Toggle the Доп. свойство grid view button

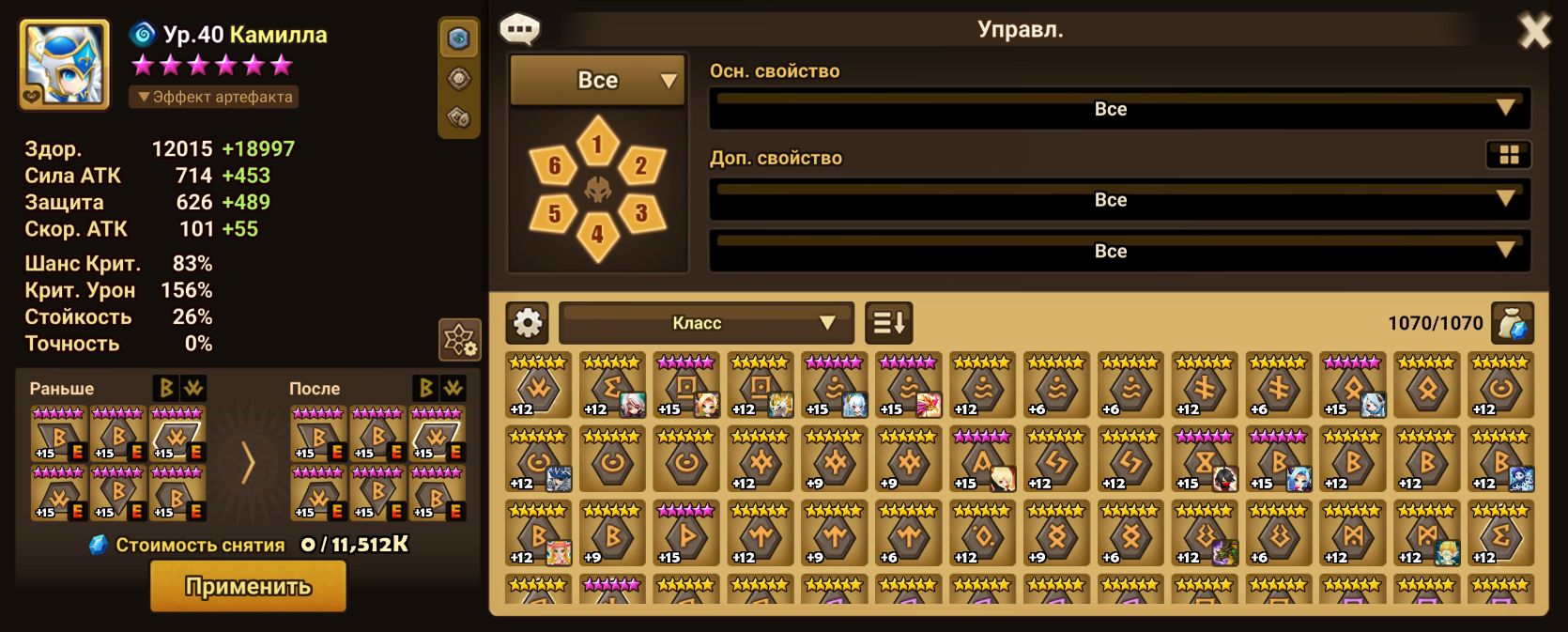tap(1509, 155)
